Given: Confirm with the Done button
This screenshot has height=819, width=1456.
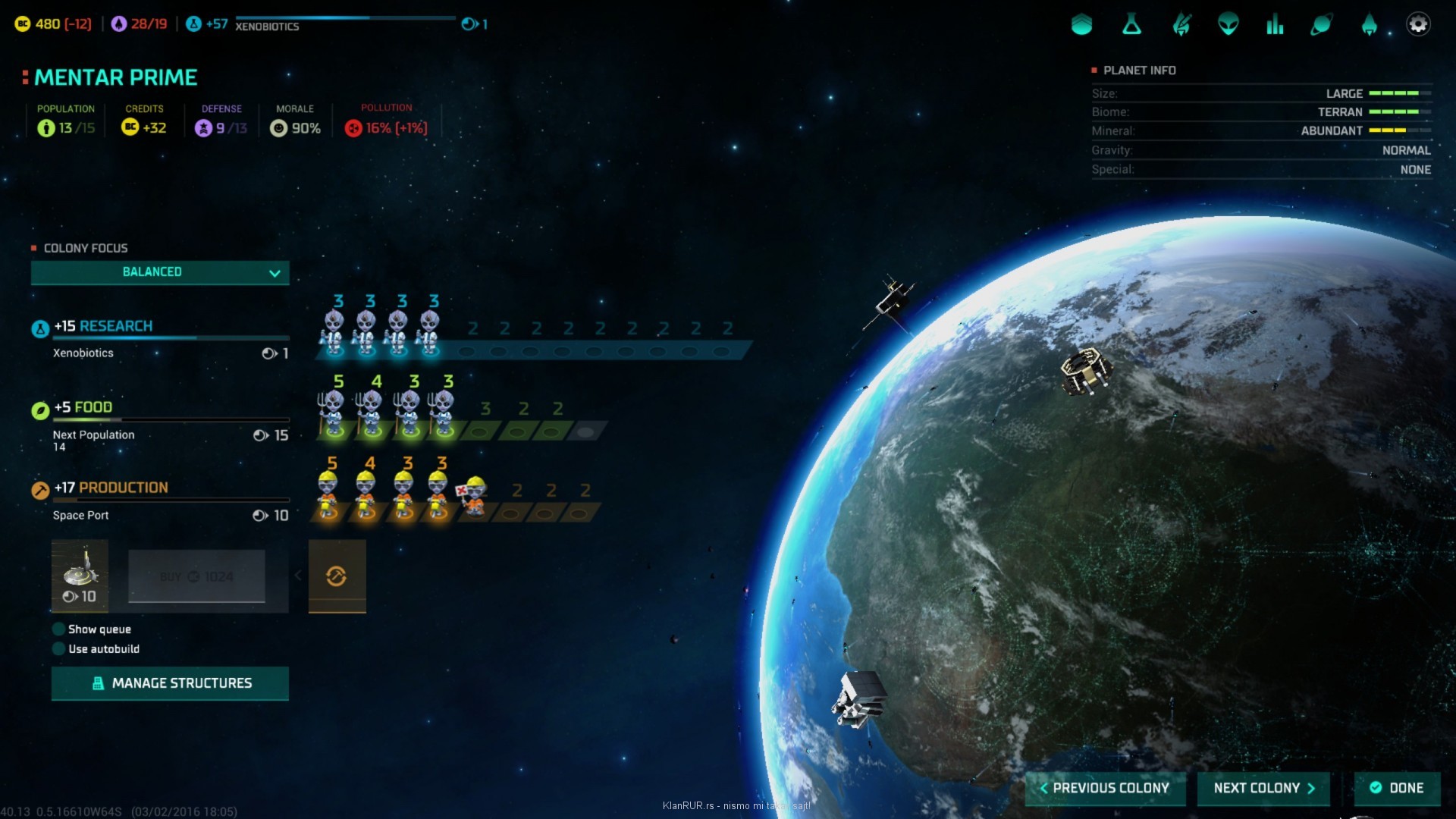Looking at the screenshot, I should [1397, 788].
